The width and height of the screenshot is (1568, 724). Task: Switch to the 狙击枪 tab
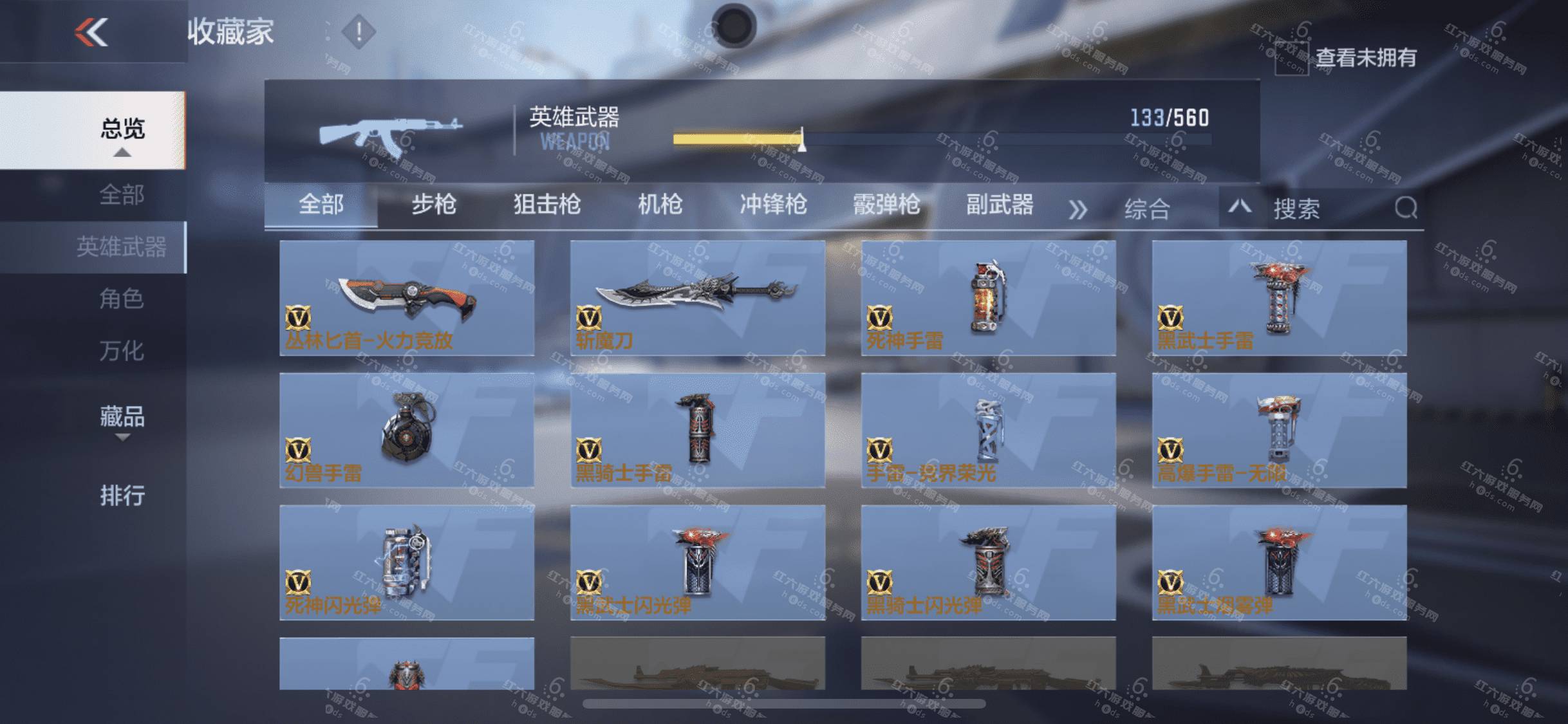click(547, 205)
